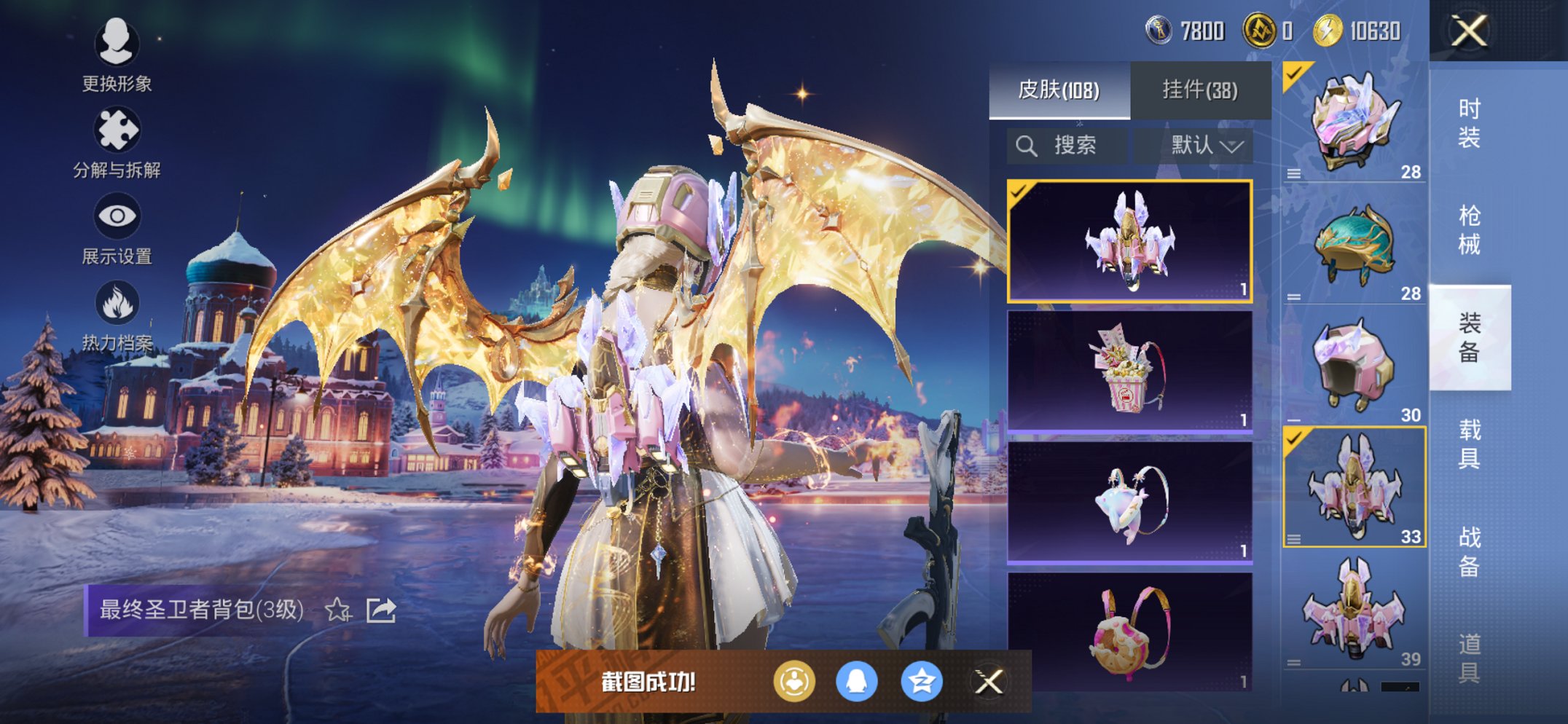
Task: Select the popcorn bucket backpack skin
Action: [x=1129, y=371]
